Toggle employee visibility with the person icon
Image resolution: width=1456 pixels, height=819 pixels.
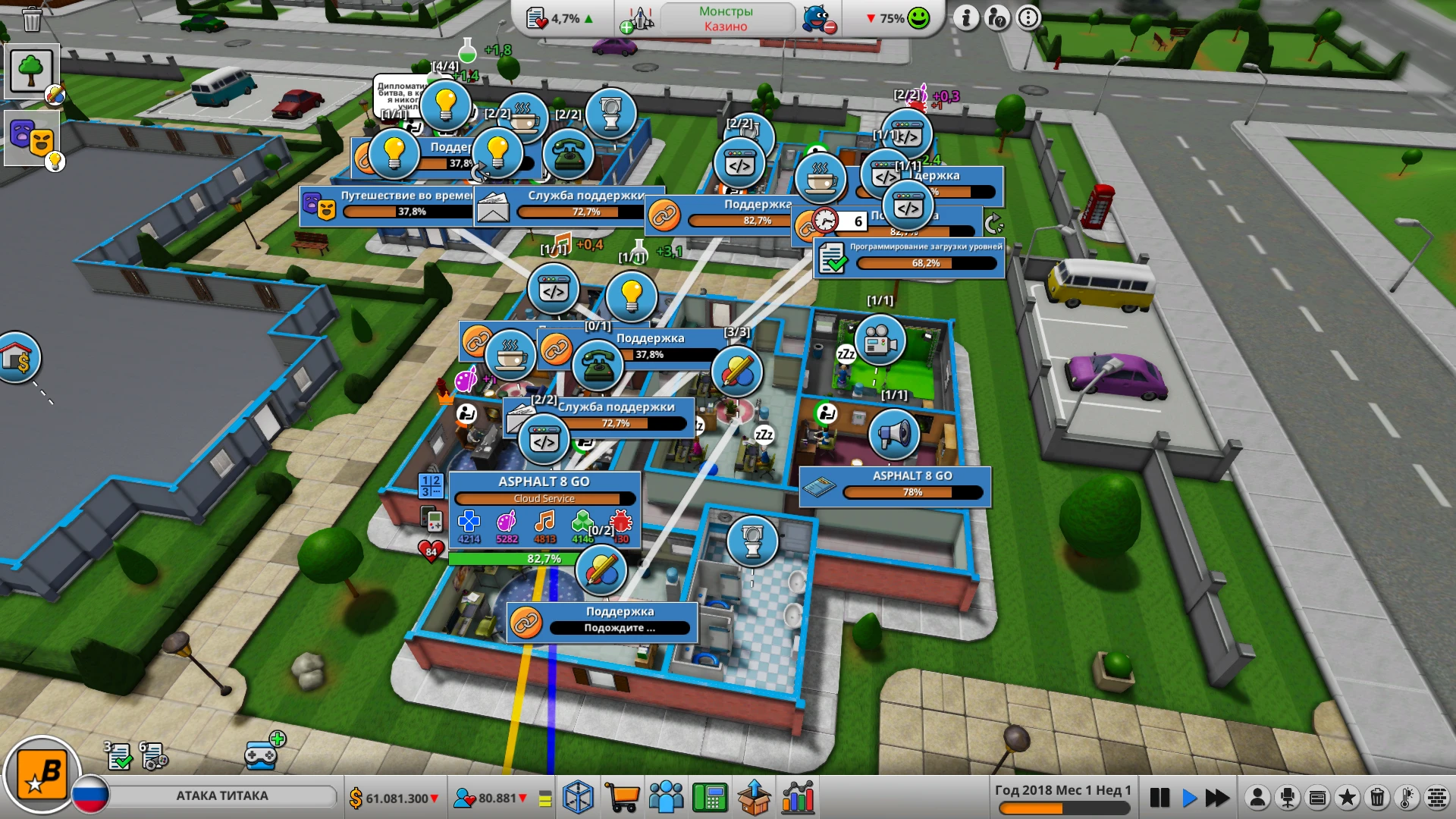[1257, 798]
